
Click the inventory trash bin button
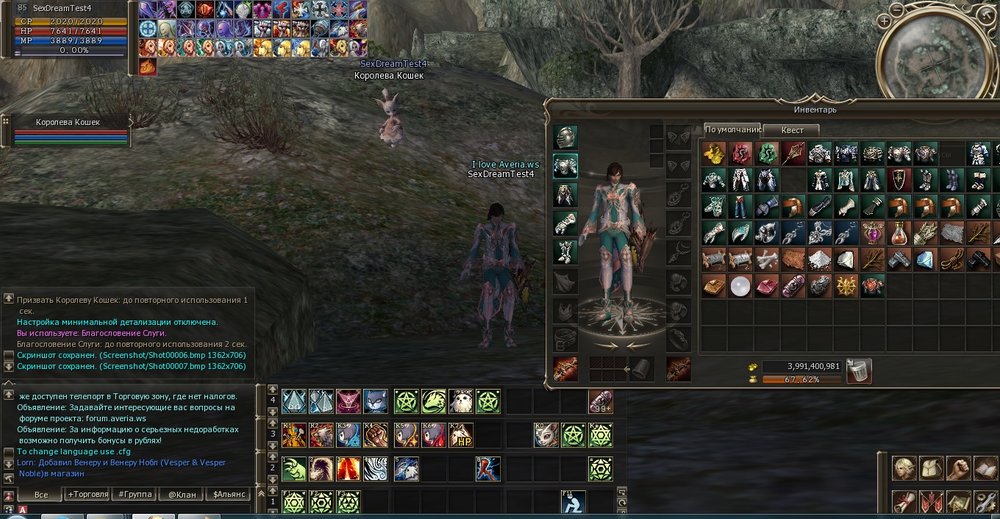858,370
